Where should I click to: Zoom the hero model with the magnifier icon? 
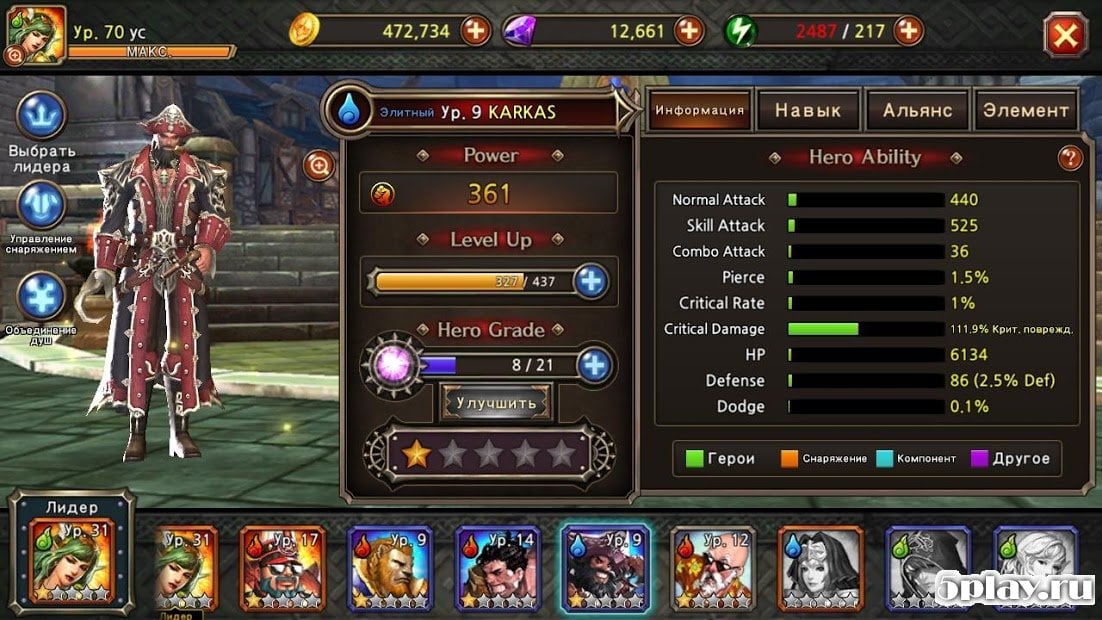pos(319,165)
